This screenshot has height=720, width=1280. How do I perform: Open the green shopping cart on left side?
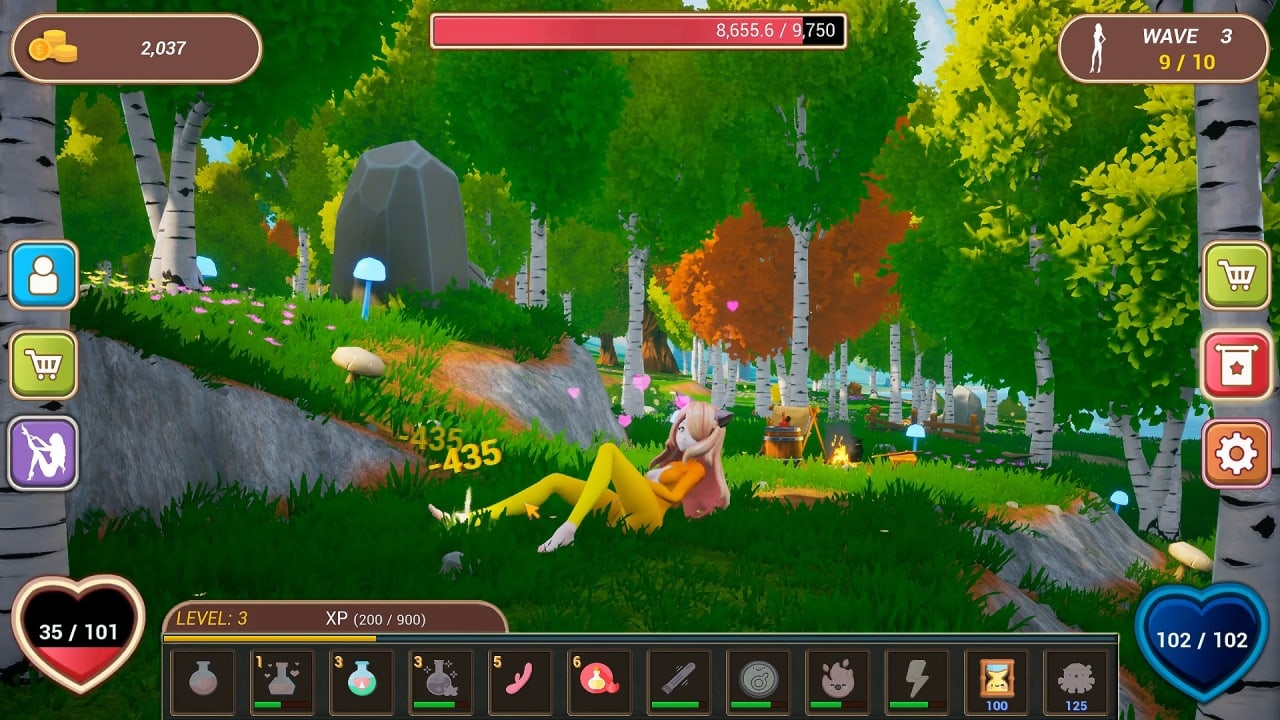[44, 365]
